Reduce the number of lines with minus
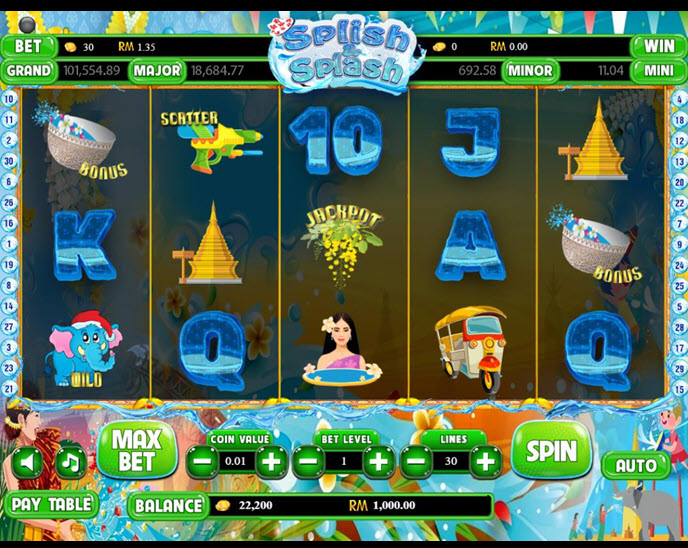The width and height of the screenshot is (688, 548). tap(416, 461)
